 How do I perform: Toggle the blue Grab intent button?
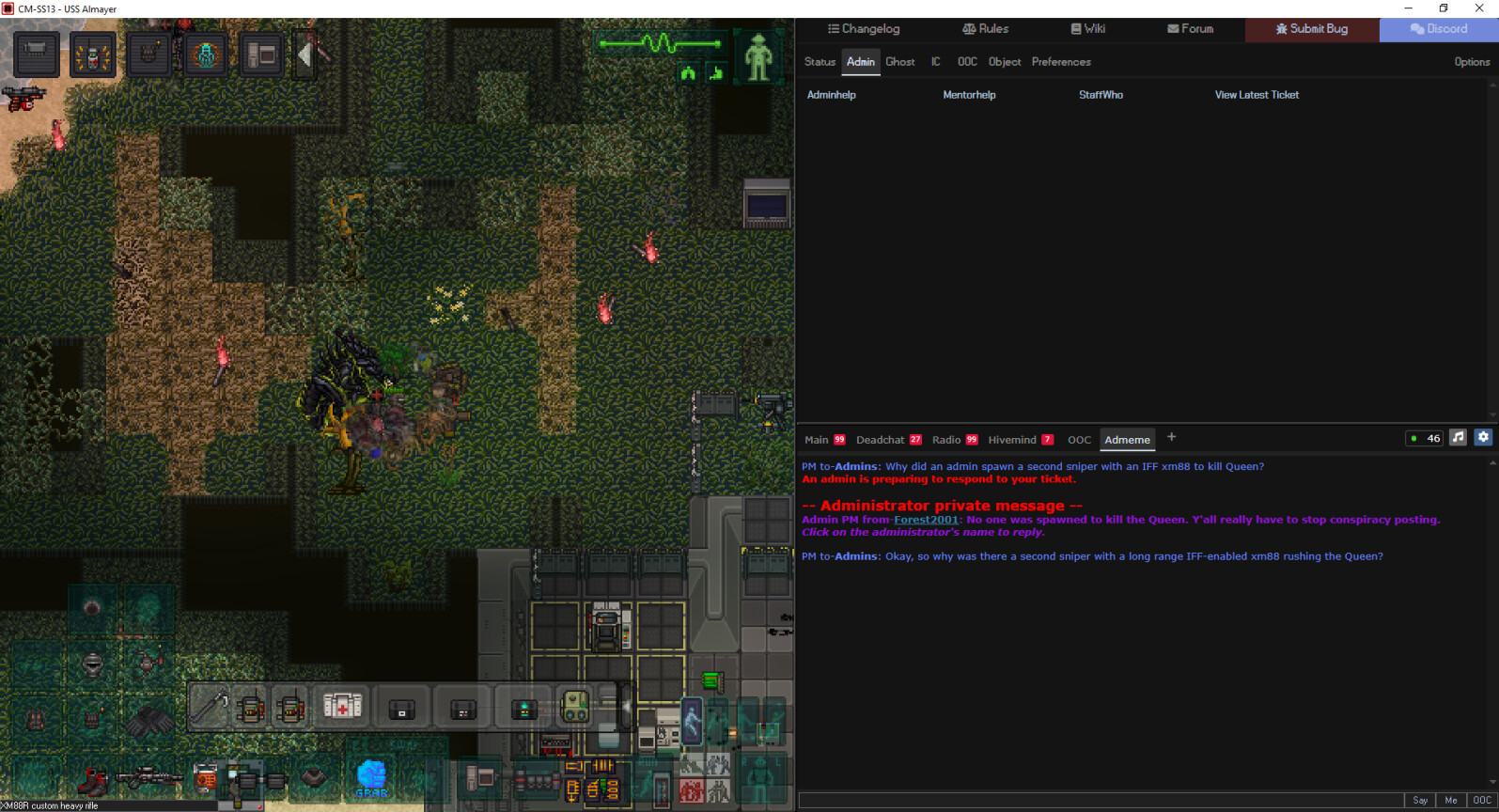371,777
